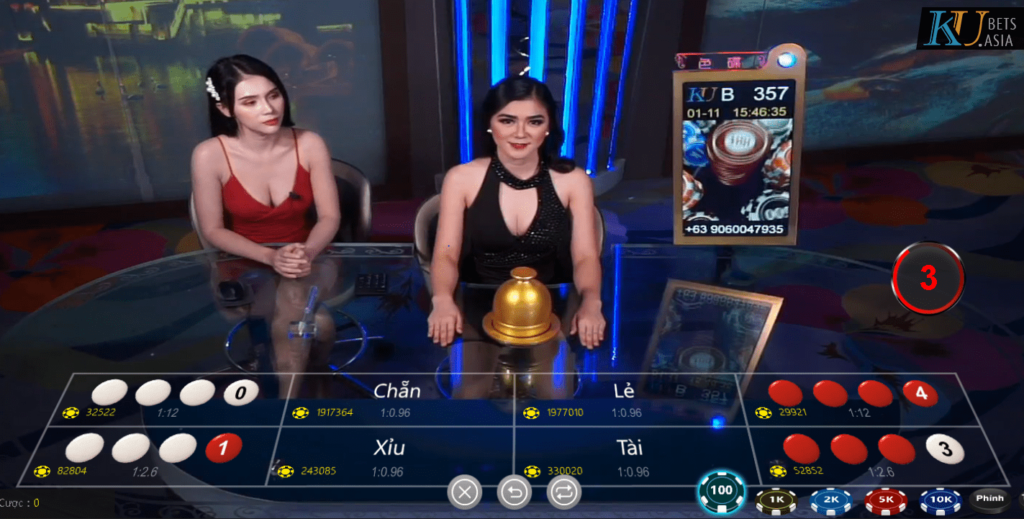This screenshot has height=519, width=1024.
Task: Select the black Phỉnh chip
Action: [x=990, y=498]
